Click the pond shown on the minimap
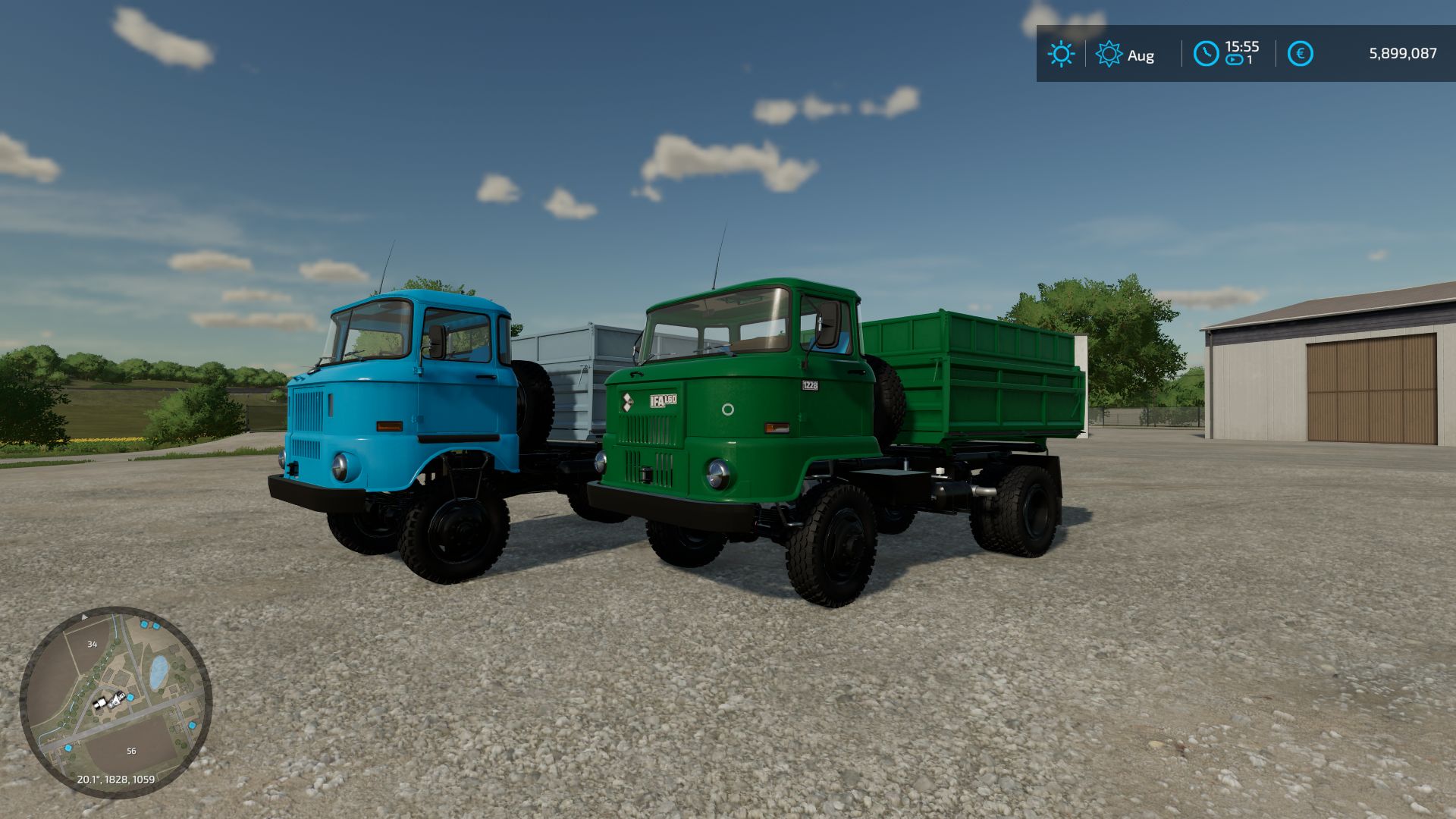Screen dimensions: 1456x819 click(x=158, y=670)
